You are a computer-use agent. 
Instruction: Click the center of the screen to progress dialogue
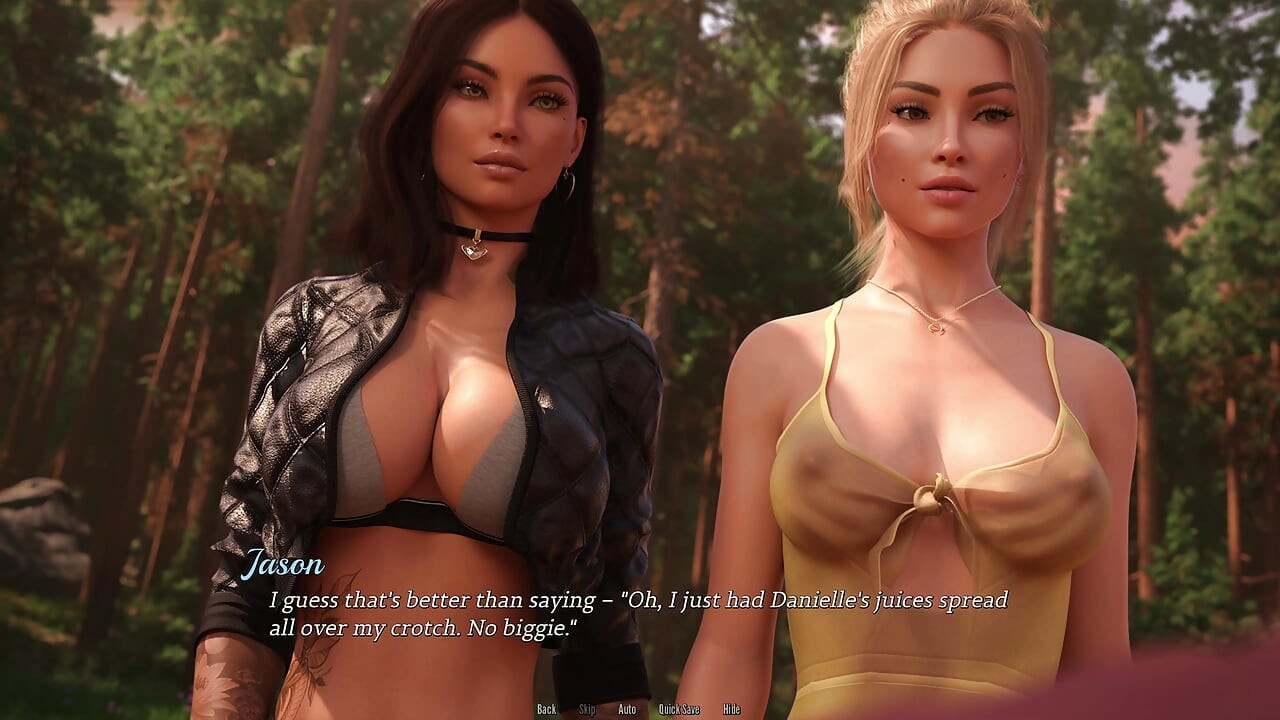pyautogui.click(x=640, y=360)
